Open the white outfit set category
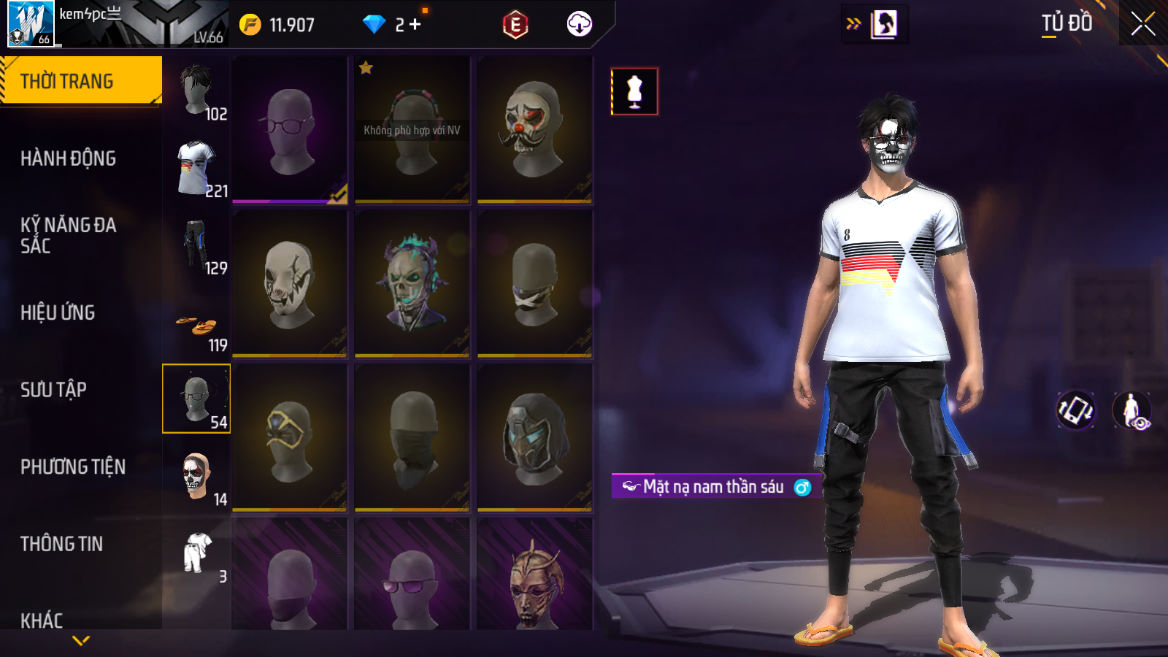1168x657 pixels. 197,553
